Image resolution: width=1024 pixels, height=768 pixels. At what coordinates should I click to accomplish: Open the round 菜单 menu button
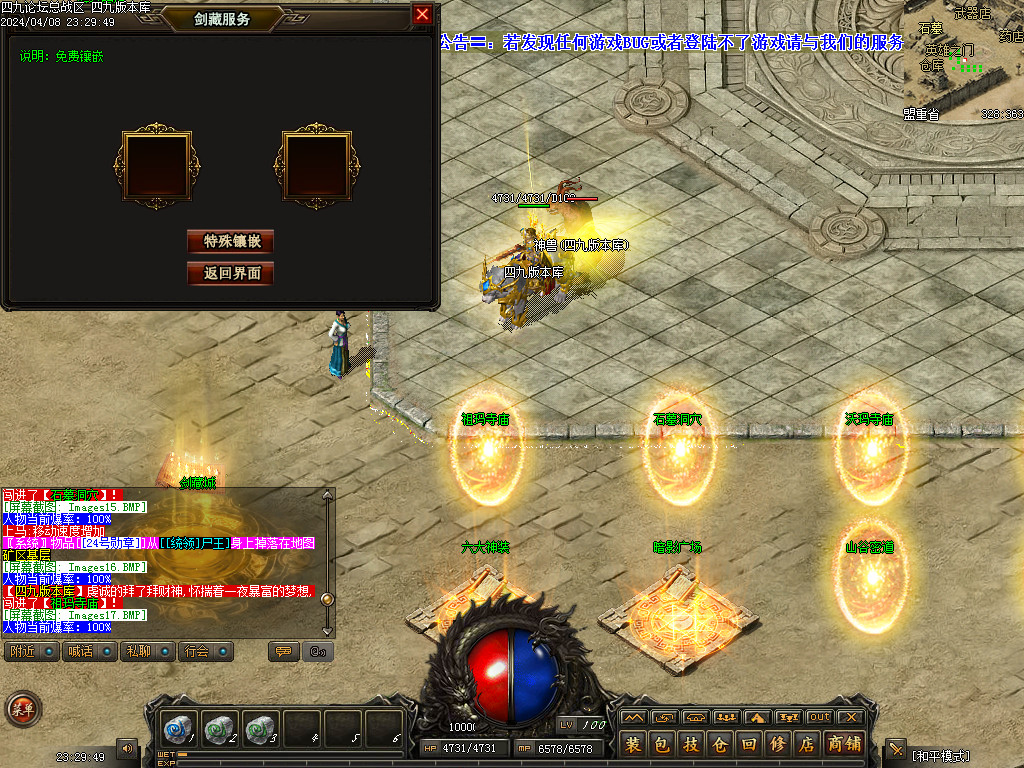[x=23, y=709]
